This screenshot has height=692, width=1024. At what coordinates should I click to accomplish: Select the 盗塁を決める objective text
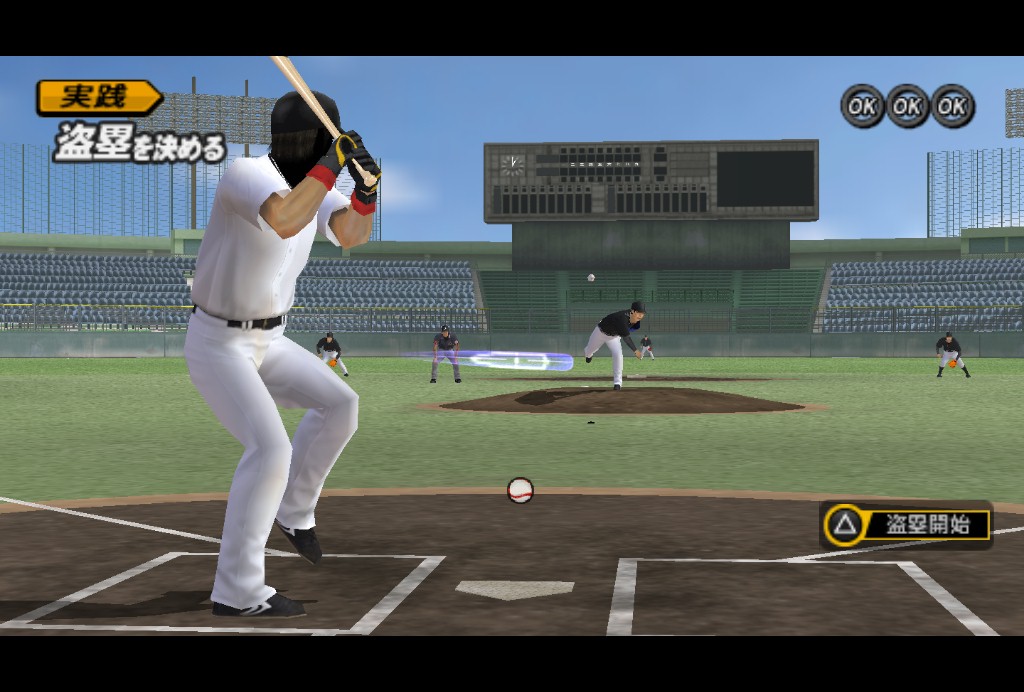click(140, 143)
